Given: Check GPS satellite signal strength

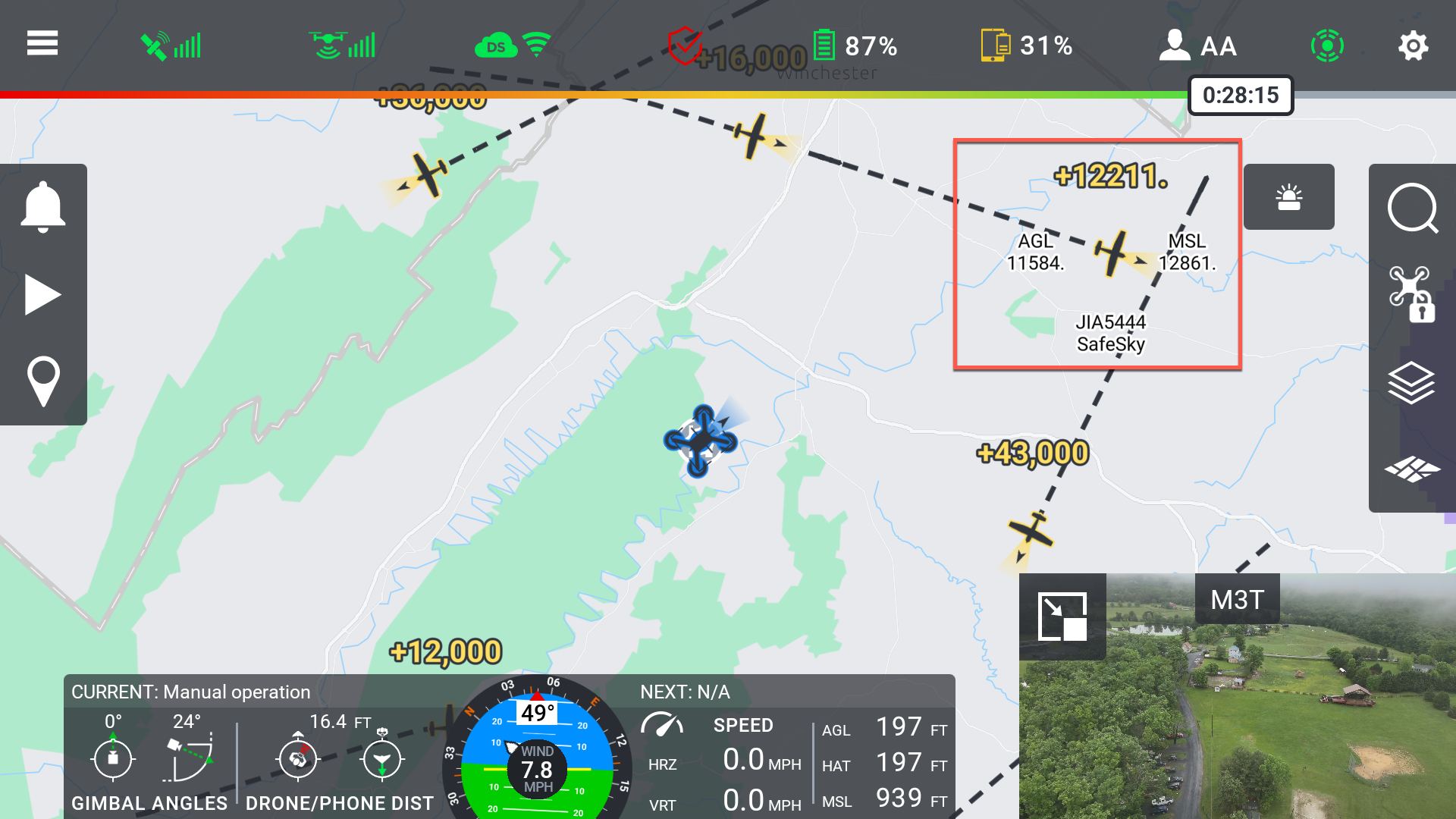Looking at the screenshot, I should (x=170, y=45).
